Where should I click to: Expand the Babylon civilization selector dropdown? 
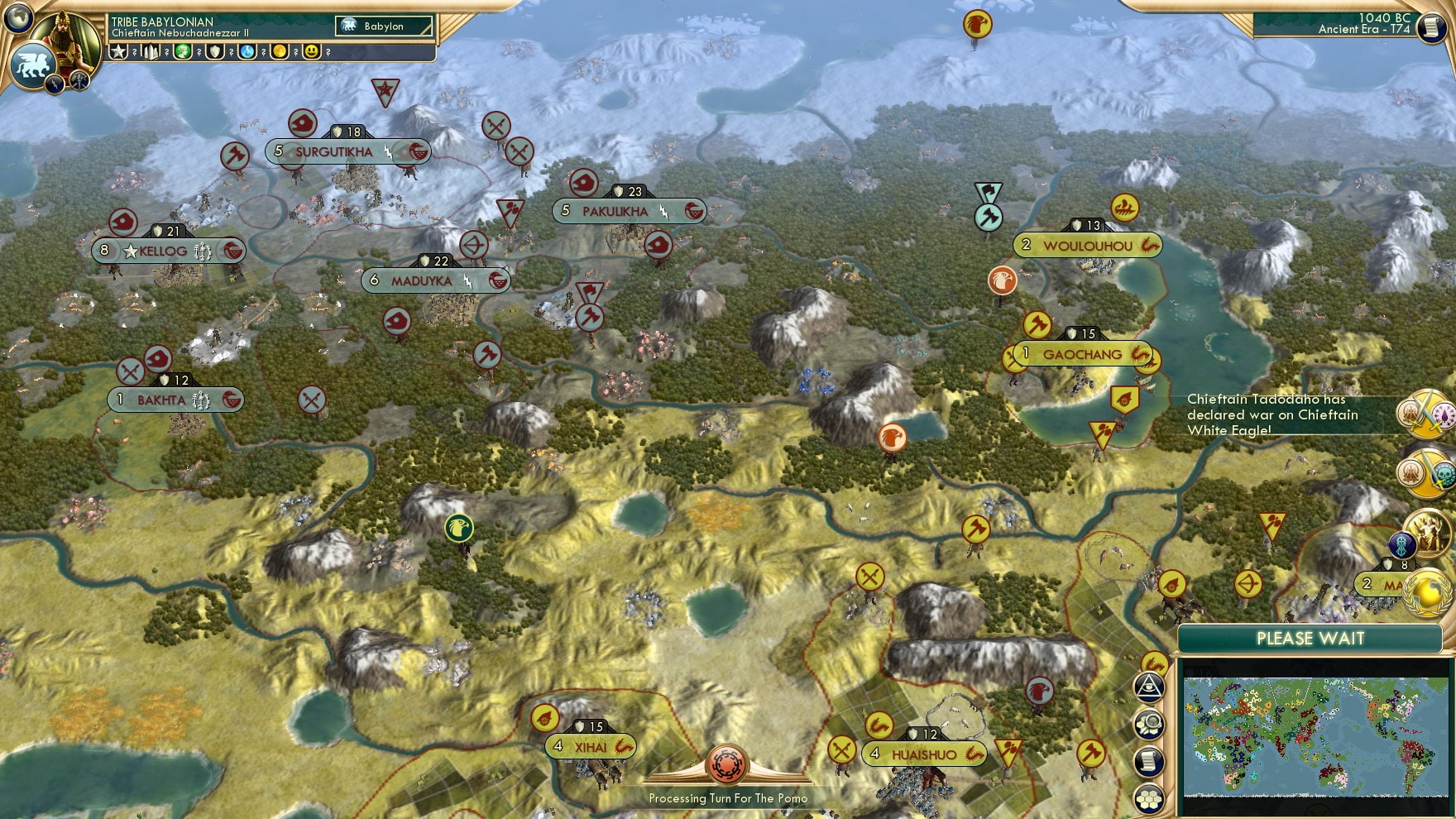383,26
